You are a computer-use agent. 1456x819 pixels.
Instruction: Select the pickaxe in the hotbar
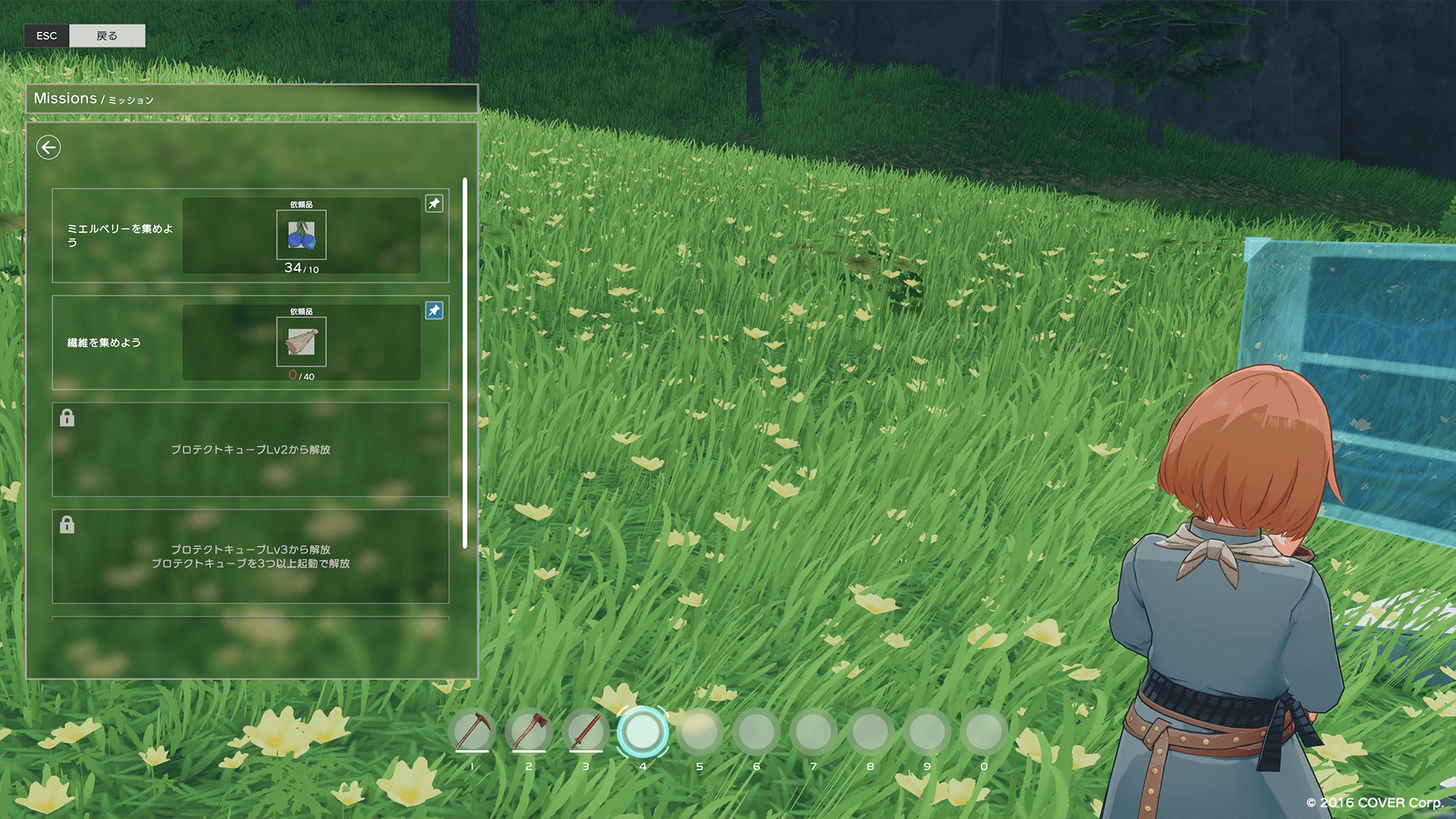[x=472, y=732]
